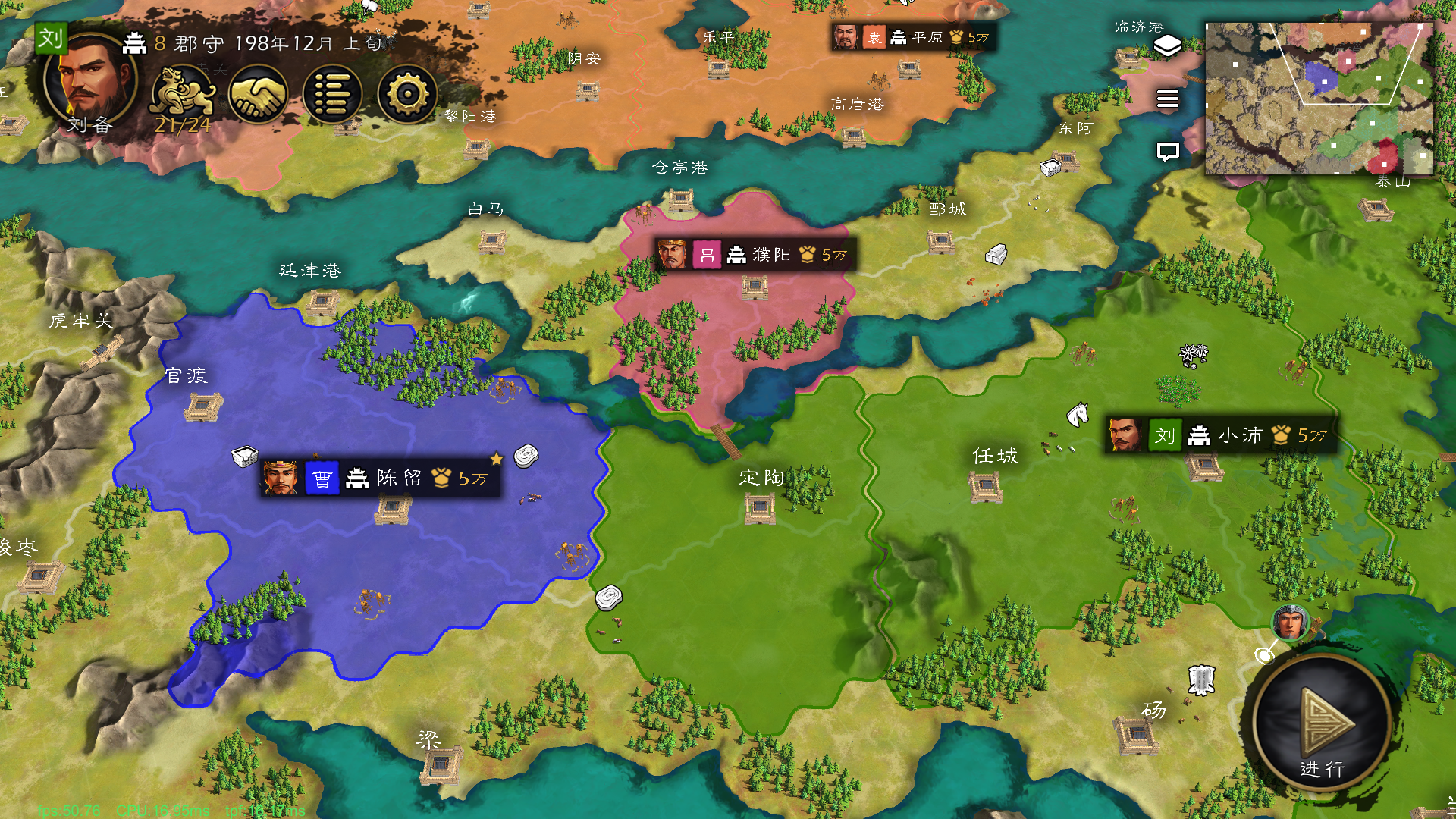Open diplomacy via the handshake icon
1456x819 pixels.
click(x=259, y=93)
